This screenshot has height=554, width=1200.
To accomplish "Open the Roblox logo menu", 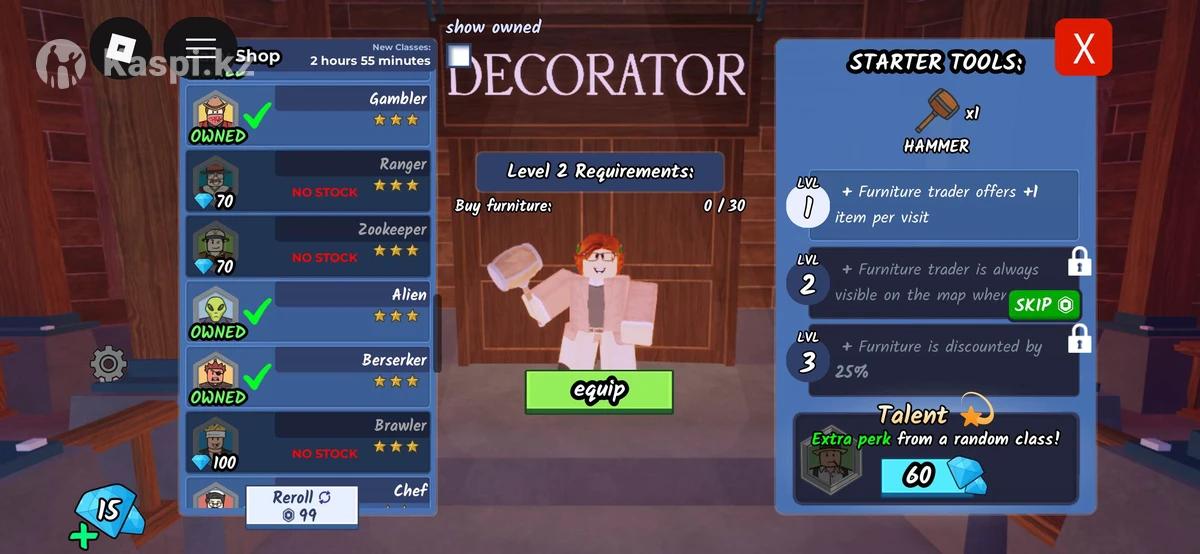I will pos(121,48).
